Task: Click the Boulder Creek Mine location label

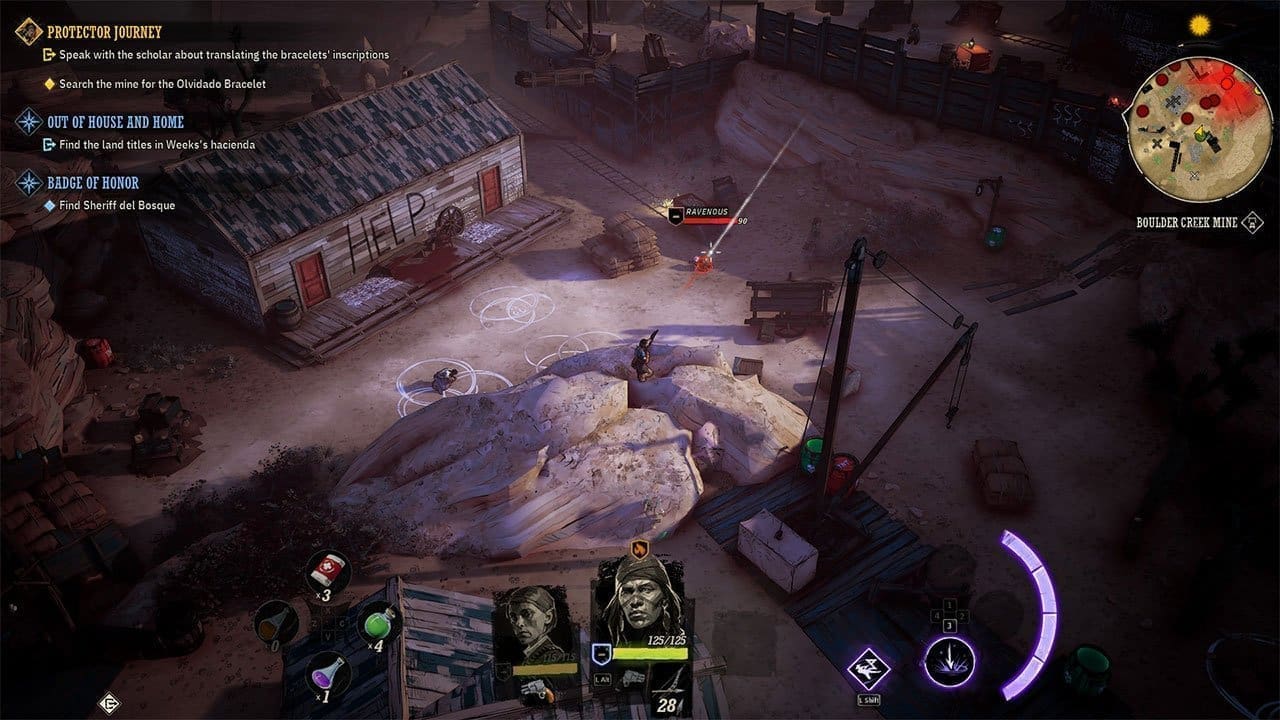Action: coord(1186,222)
